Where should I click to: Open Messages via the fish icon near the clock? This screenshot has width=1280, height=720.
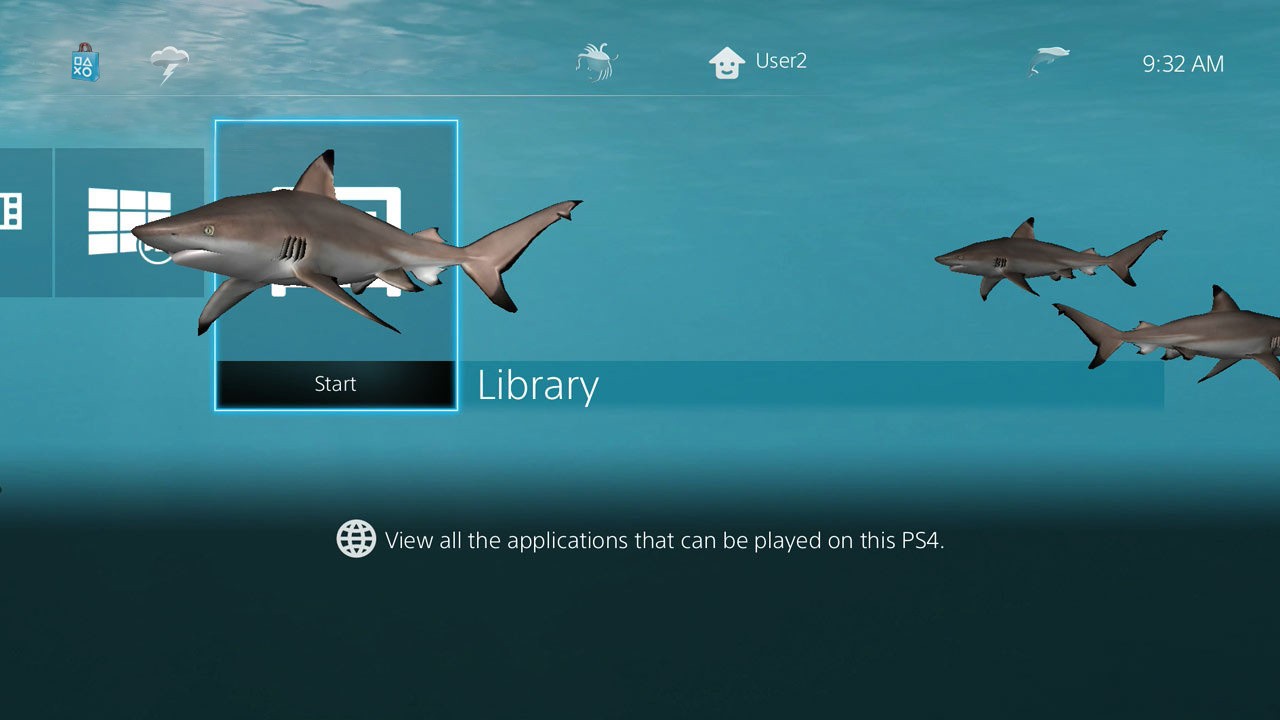click(x=1050, y=60)
